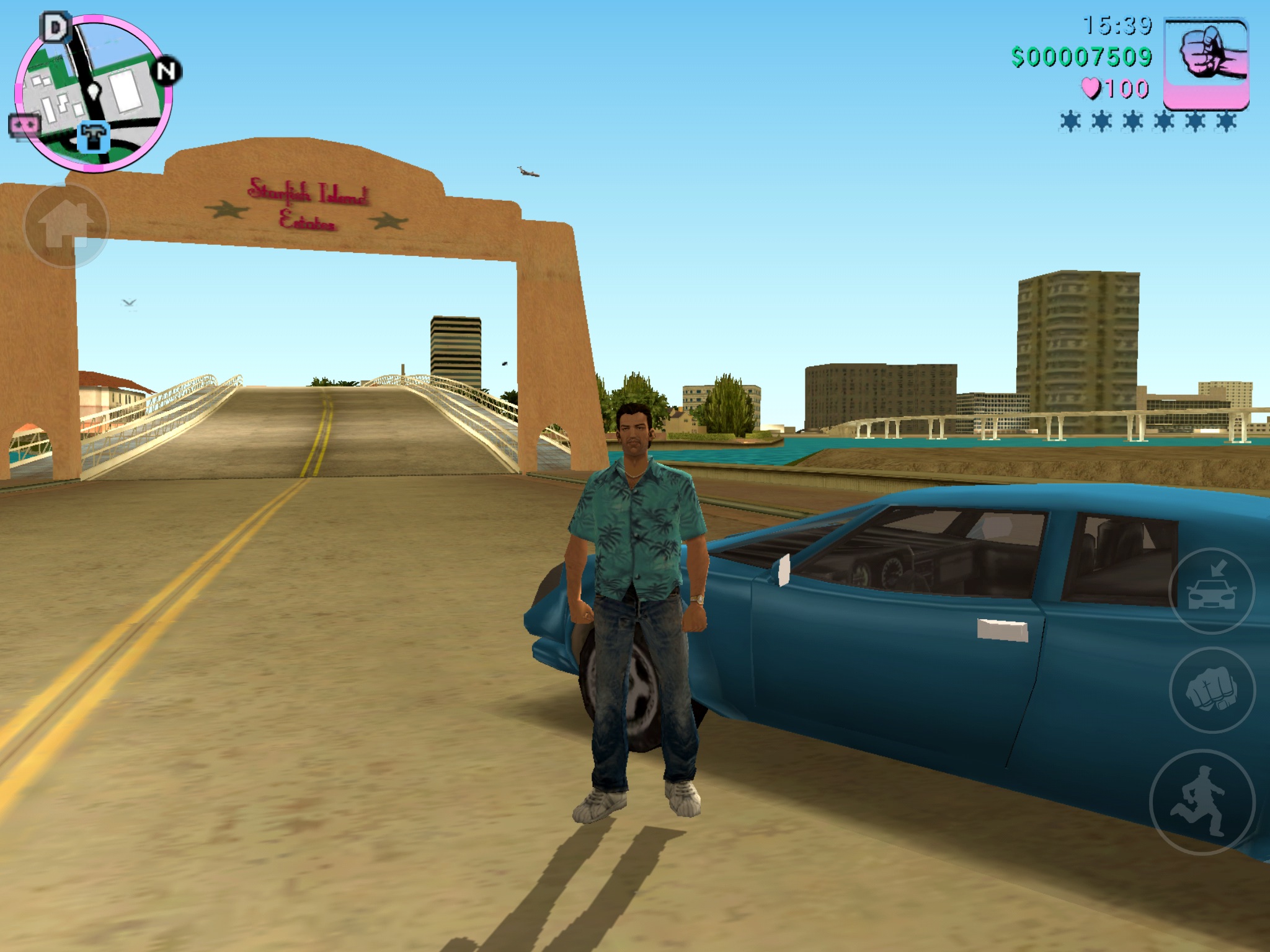The height and width of the screenshot is (952, 1270).
Task: Punch using the fist attack button
Action: (1211, 689)
